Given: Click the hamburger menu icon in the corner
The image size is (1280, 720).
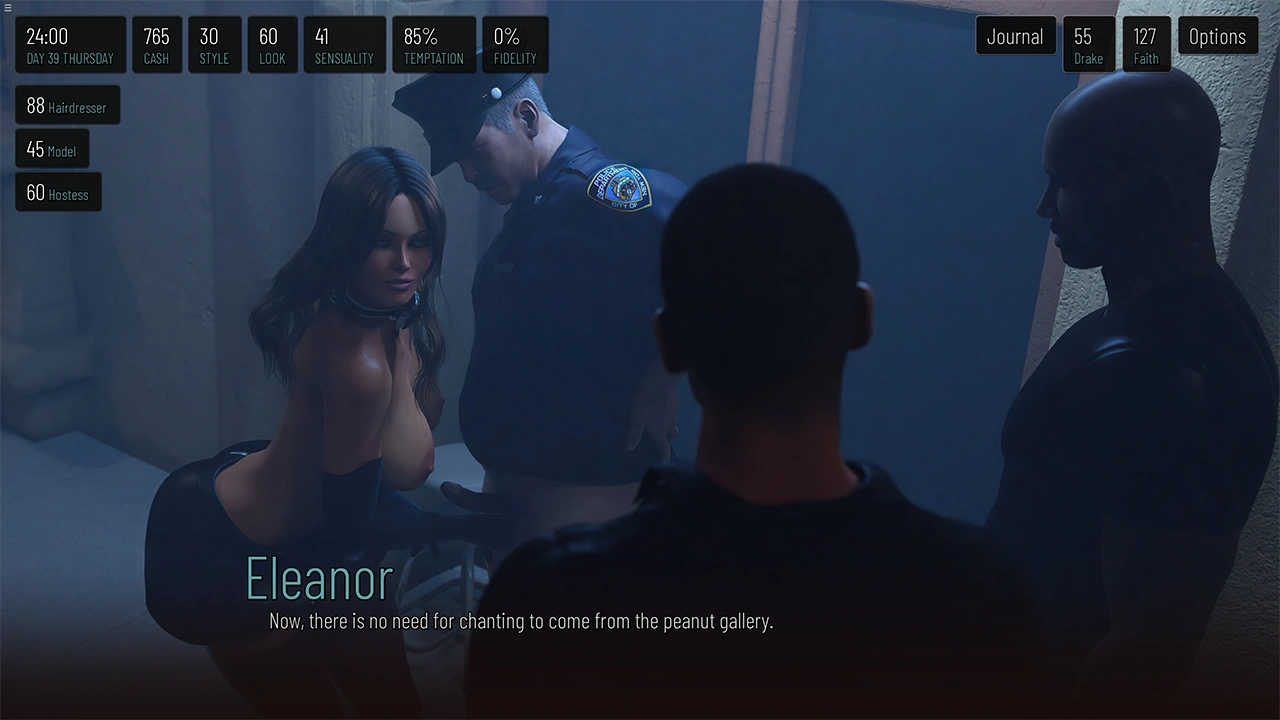Looking at the screenshot, I should coord(8,7).
